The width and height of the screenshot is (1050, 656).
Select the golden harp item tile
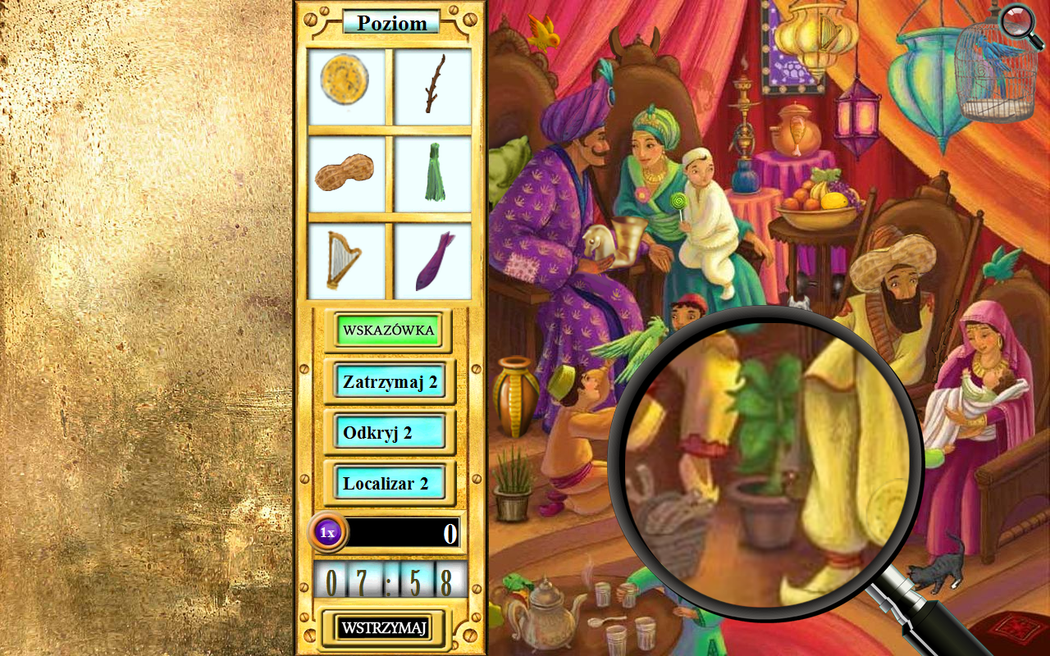point(346,260)
